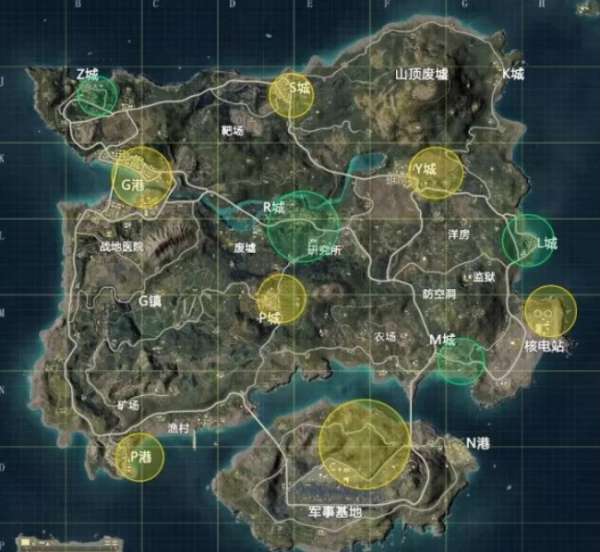Click the large yellow circle above 军事基地
The image size is (600, 552).
point(365,444)
